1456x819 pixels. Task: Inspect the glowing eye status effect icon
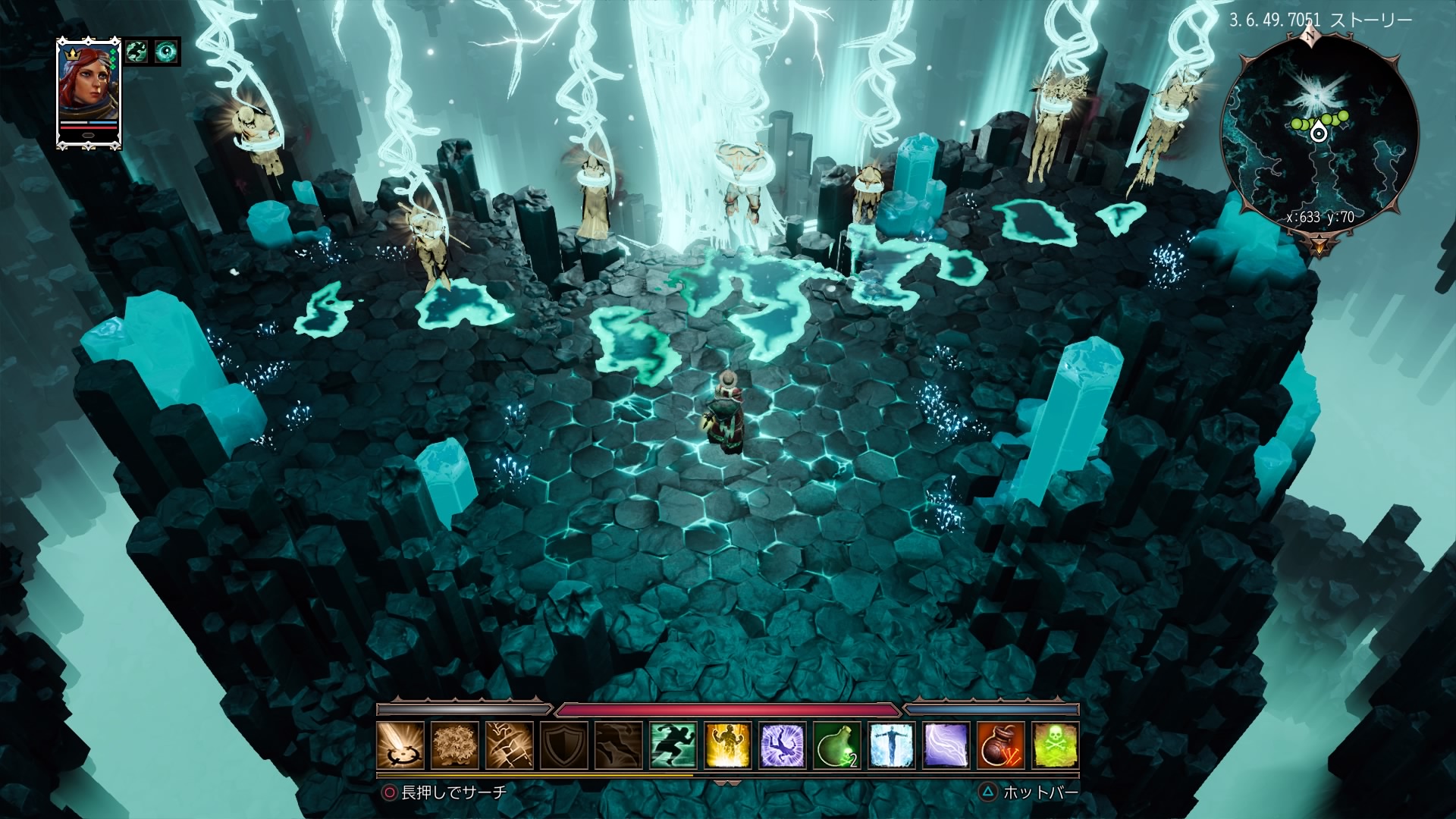166,52
